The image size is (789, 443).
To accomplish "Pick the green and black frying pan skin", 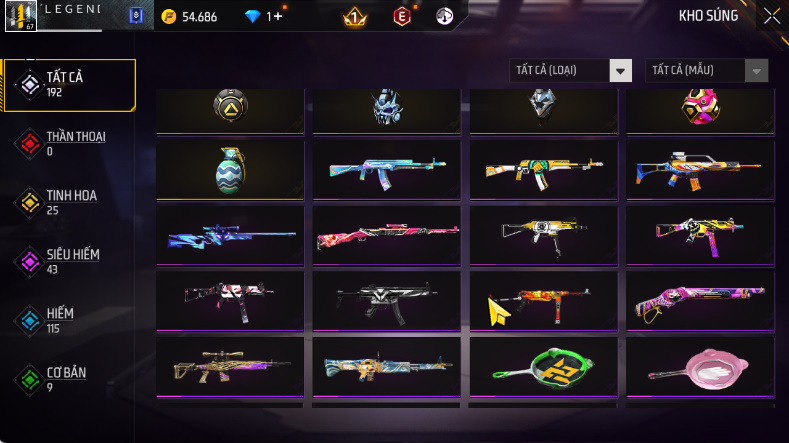I will pyautogui.click(x=543, y=368).
